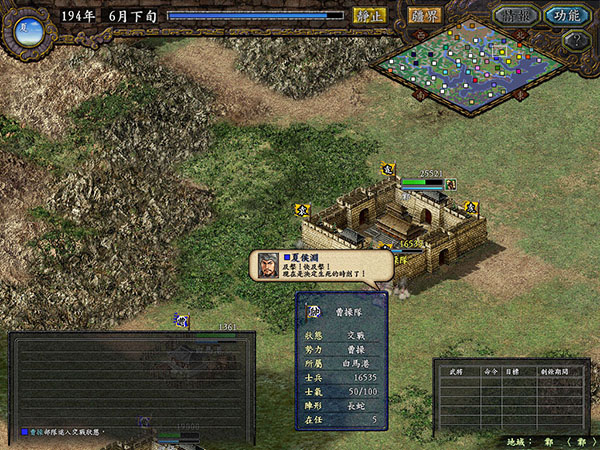Click the 夏侯淵 dialogue portrait

[268, 266]
